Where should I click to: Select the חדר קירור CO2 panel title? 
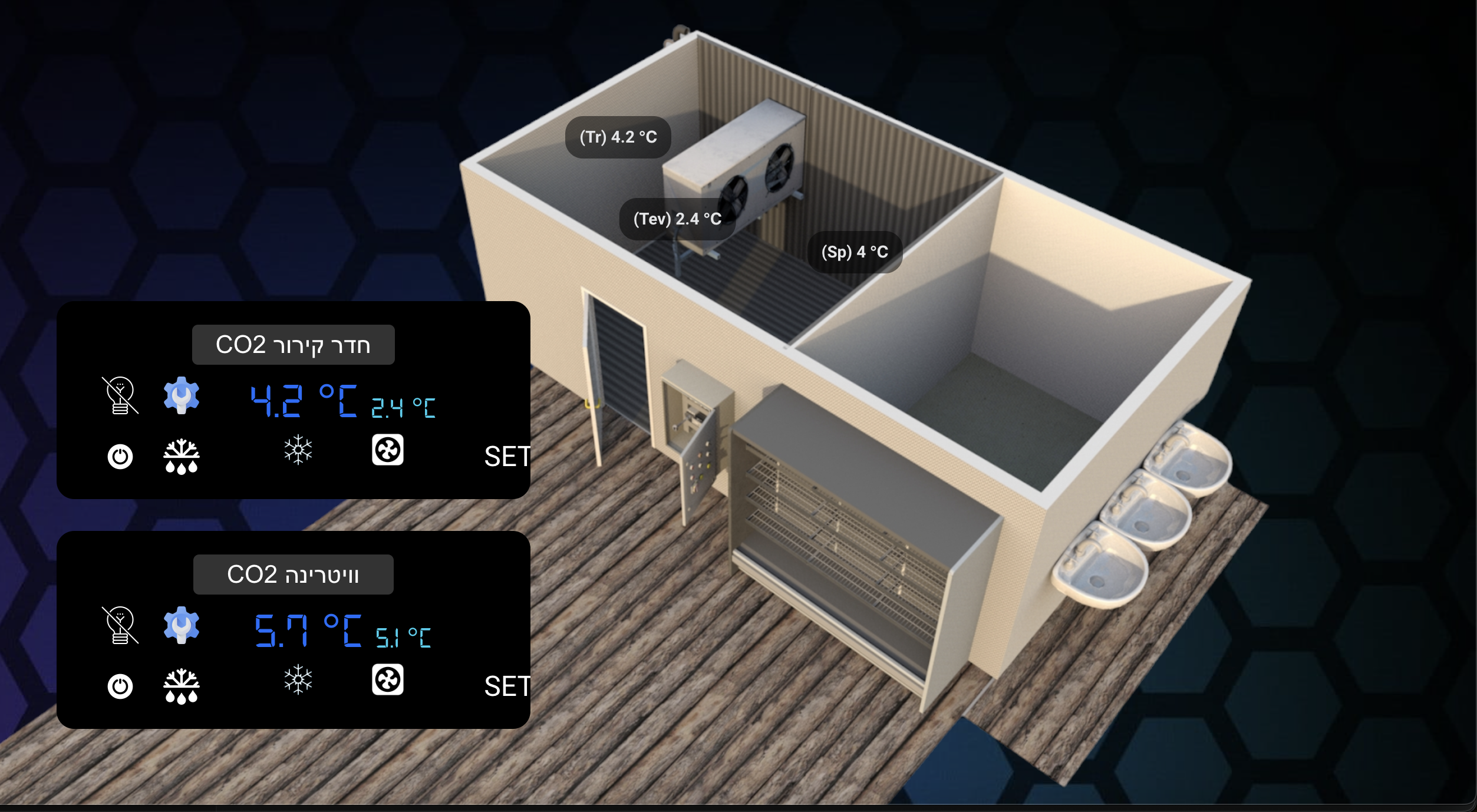click(293, 344)
